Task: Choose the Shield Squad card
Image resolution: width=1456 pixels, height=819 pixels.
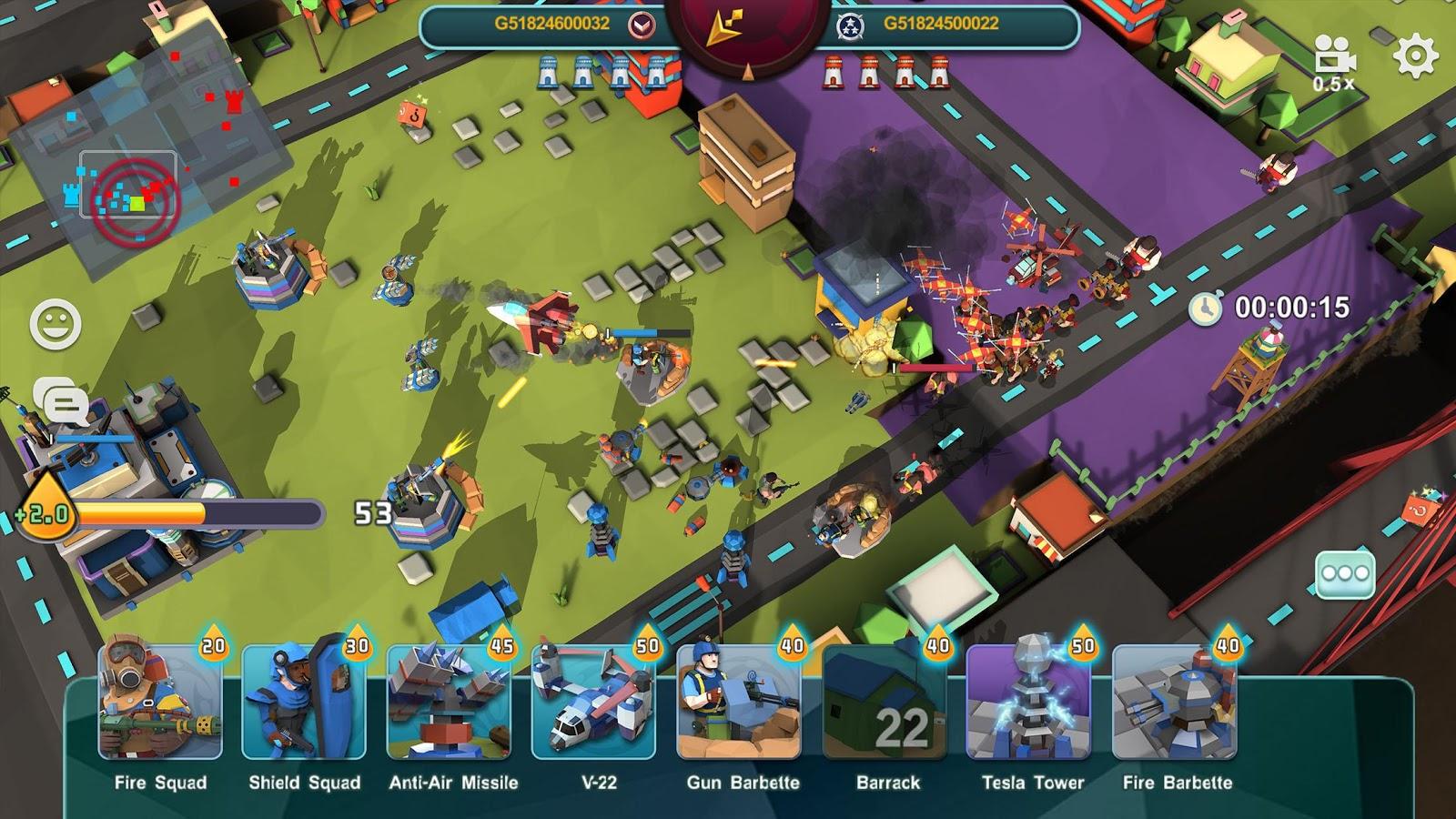Action: tap(305, 702)
